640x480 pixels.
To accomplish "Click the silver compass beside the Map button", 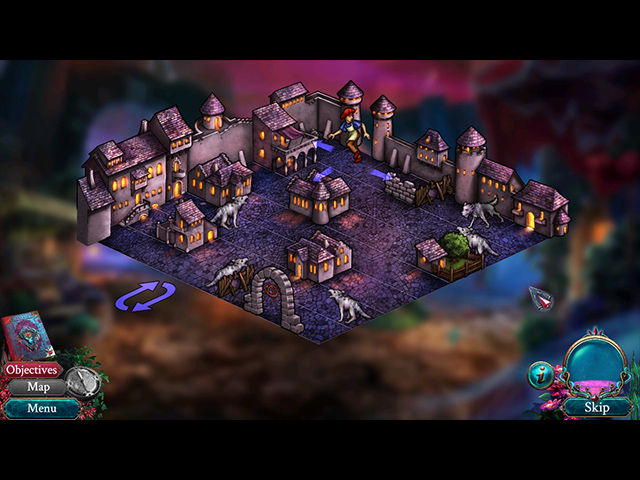I will point(83,381).
